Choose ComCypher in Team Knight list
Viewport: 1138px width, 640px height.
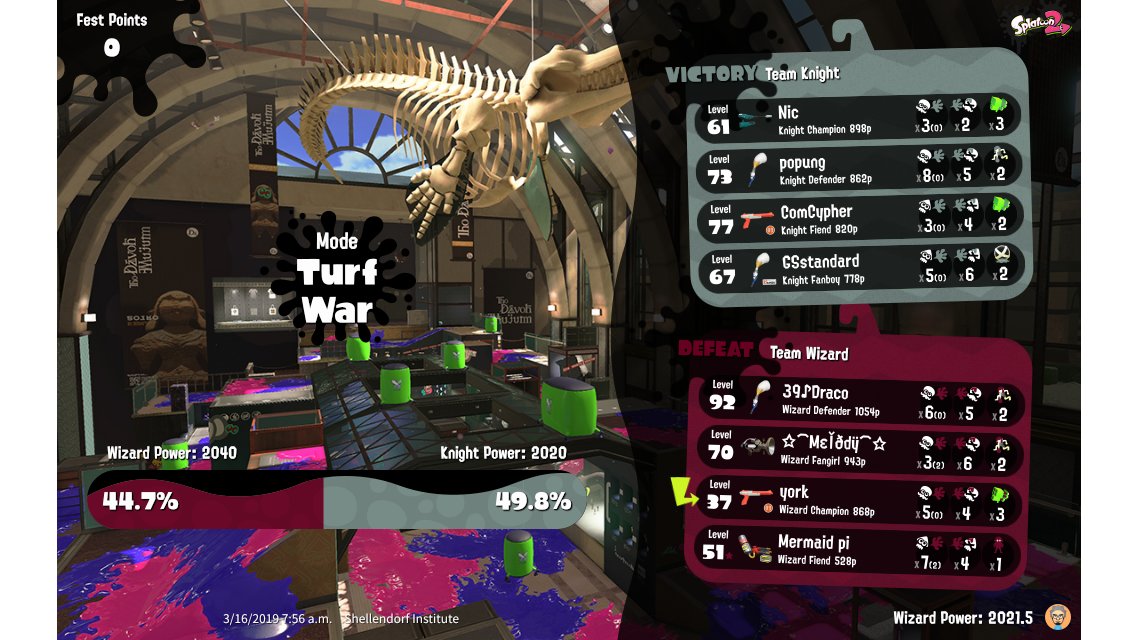point(858,217)
